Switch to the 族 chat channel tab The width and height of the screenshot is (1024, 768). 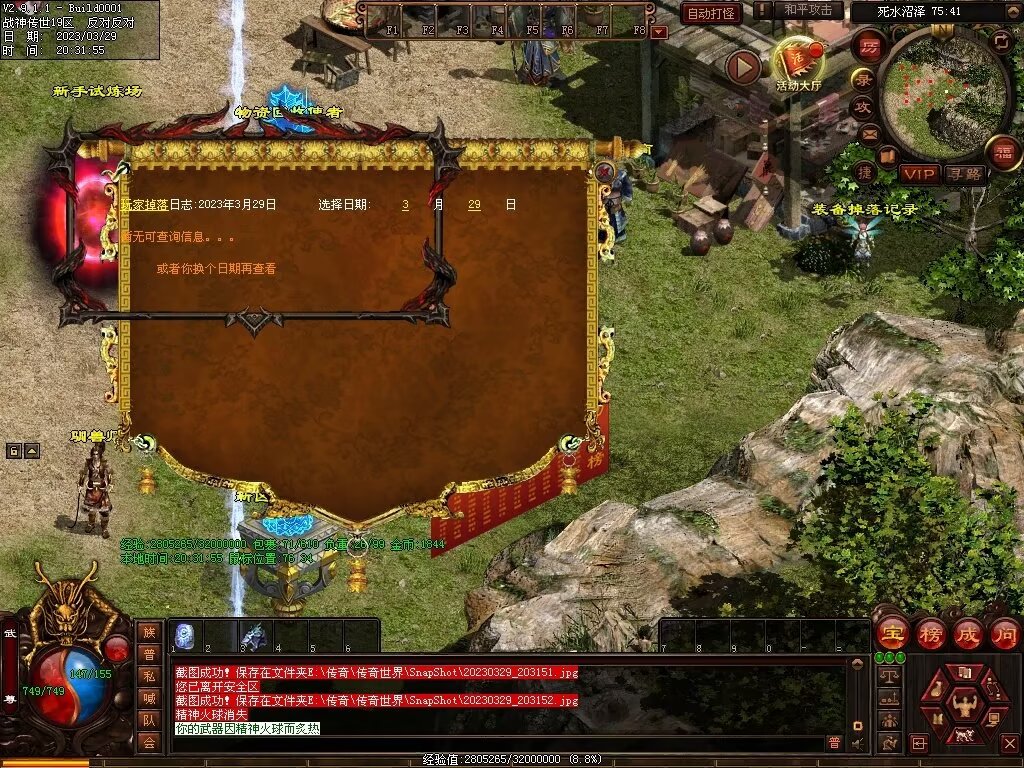tap(149, 632)
